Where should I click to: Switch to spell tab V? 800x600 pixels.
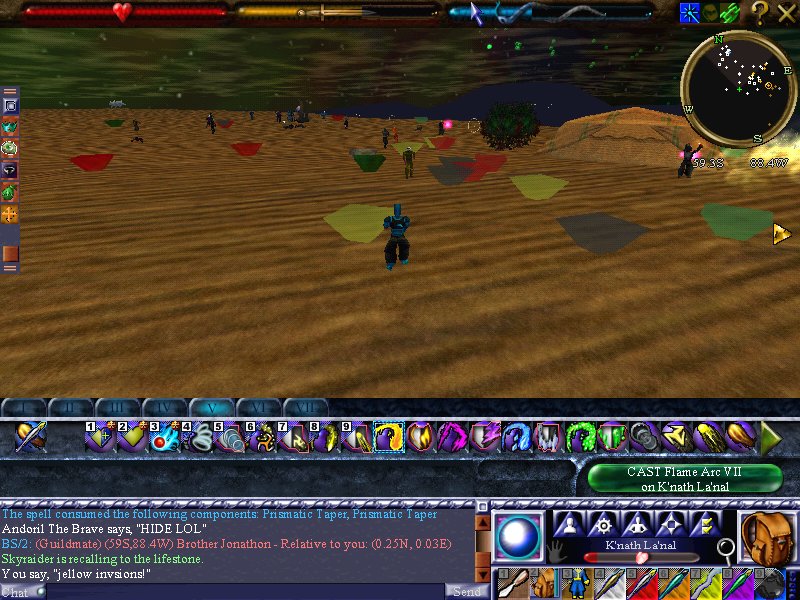coord(211,408)
